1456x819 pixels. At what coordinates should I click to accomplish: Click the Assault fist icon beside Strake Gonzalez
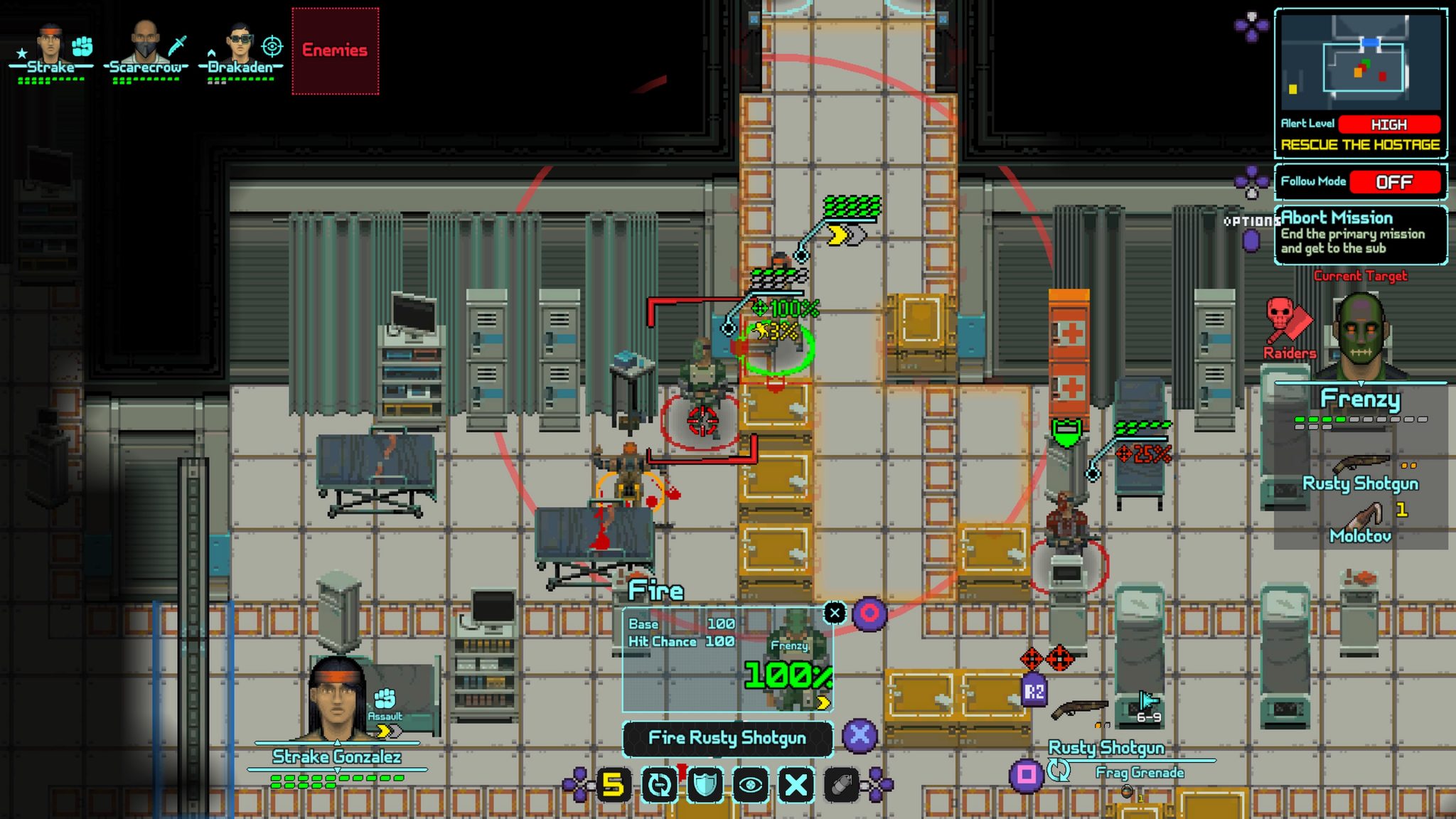[x=385, y=700]
